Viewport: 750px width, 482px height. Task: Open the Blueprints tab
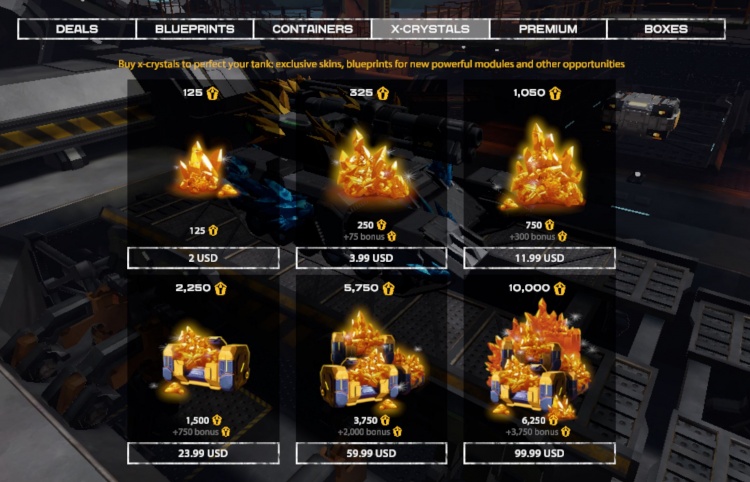[194, 29]
